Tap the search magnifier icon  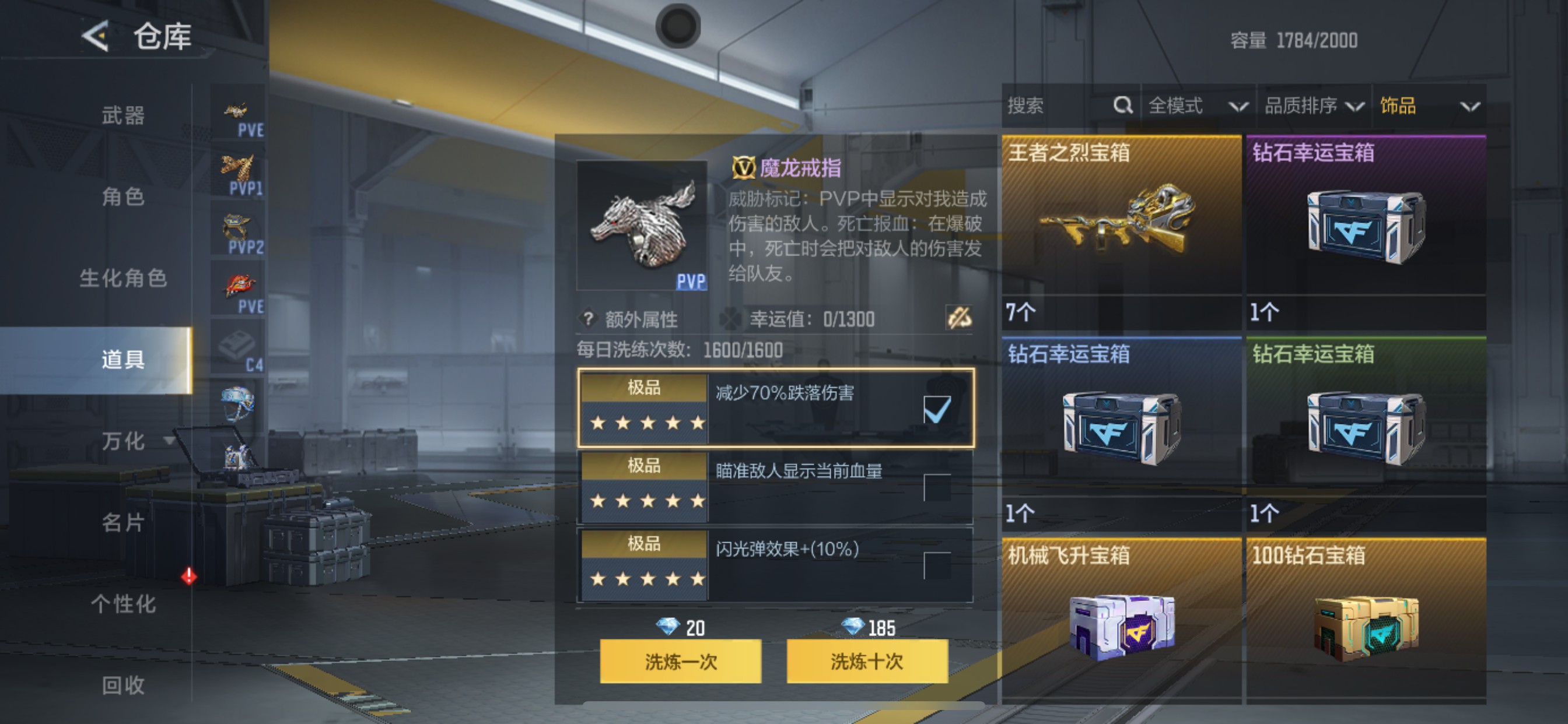pos(1122,106)
